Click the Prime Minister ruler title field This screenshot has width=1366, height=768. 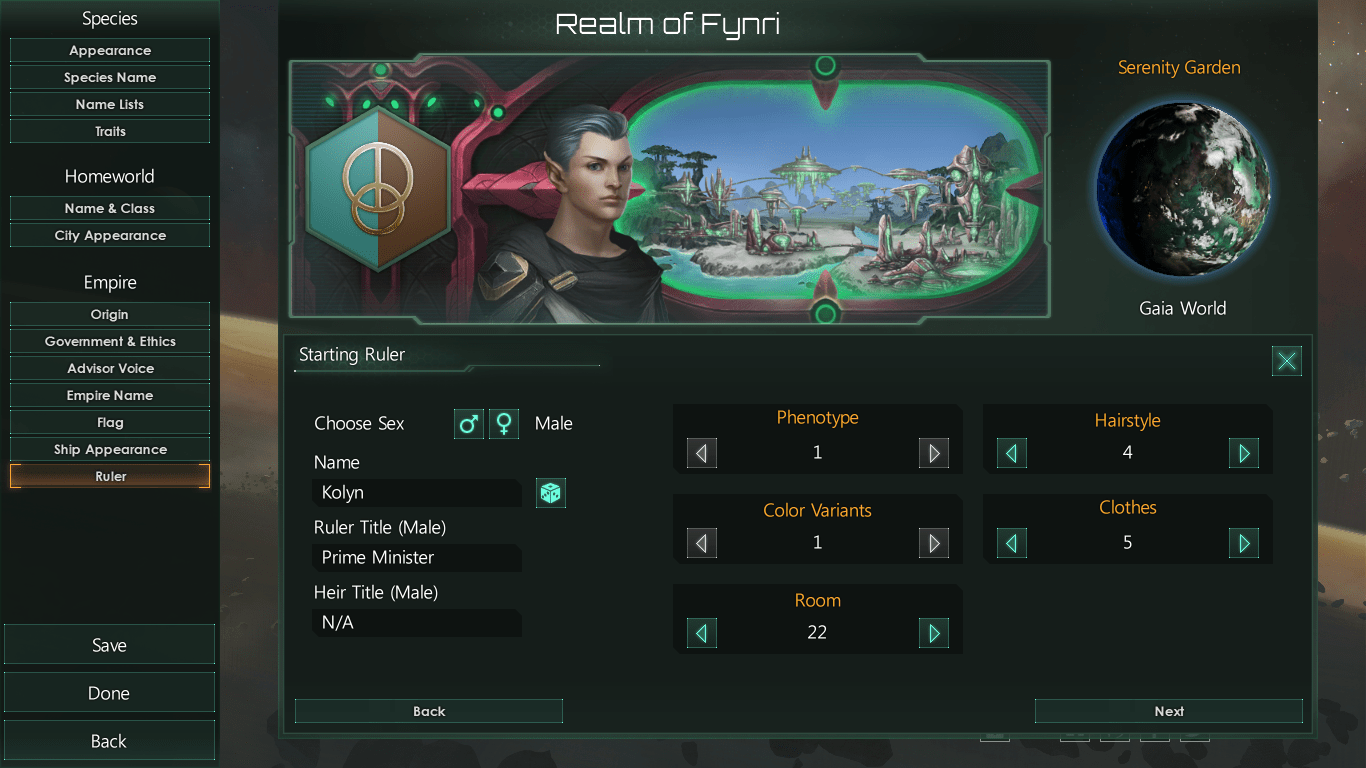416,557
